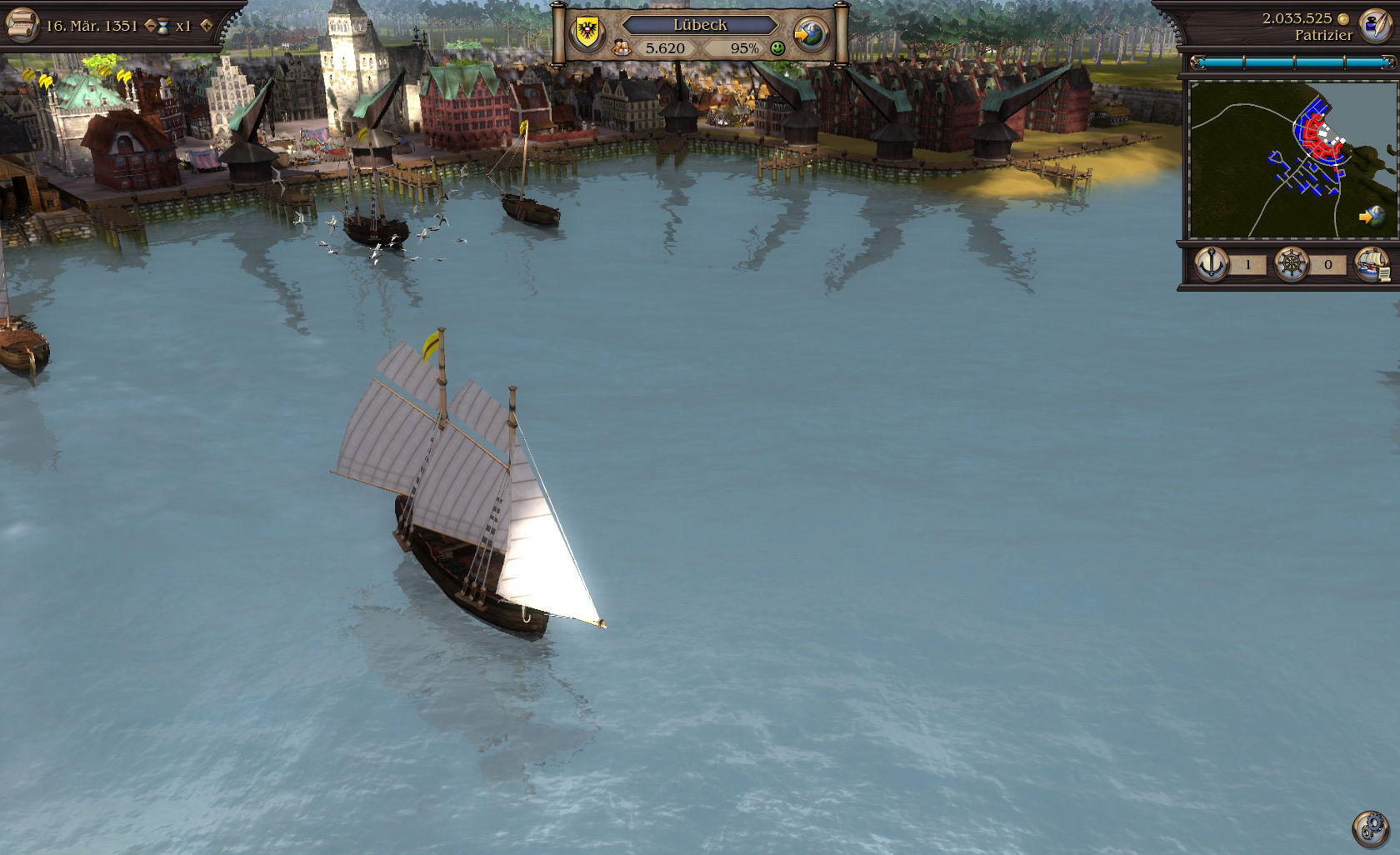
Task: Open sea map via the town banner globe
Action: pos(810,34)
